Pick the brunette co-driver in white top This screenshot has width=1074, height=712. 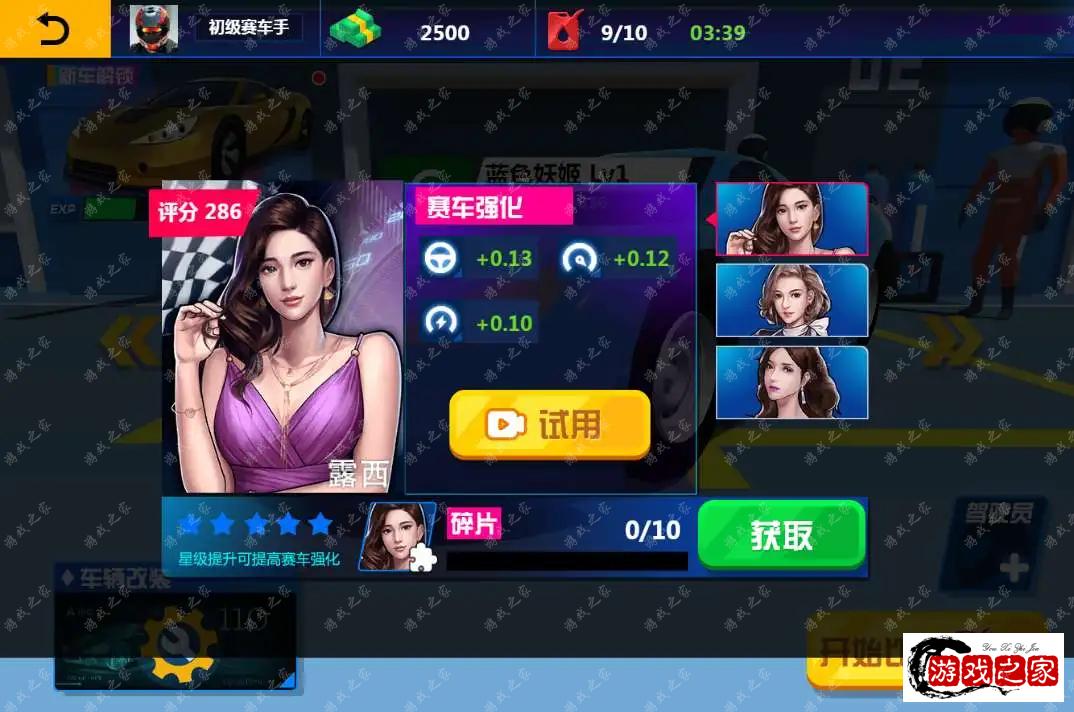[x=791, y=382]
